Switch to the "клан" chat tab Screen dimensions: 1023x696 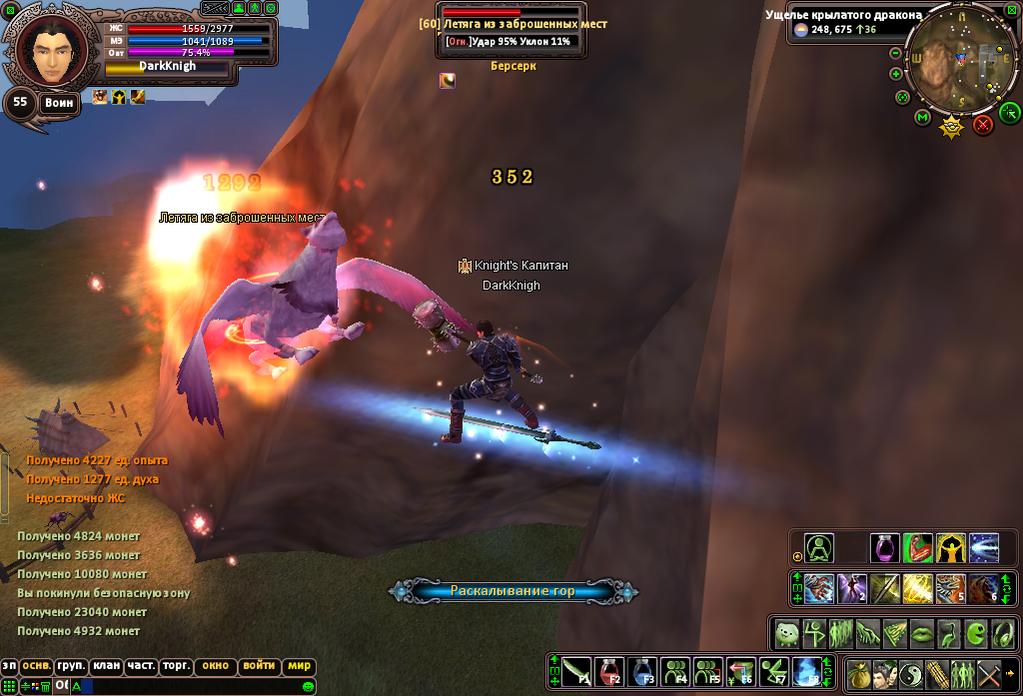tap(105, 666)
